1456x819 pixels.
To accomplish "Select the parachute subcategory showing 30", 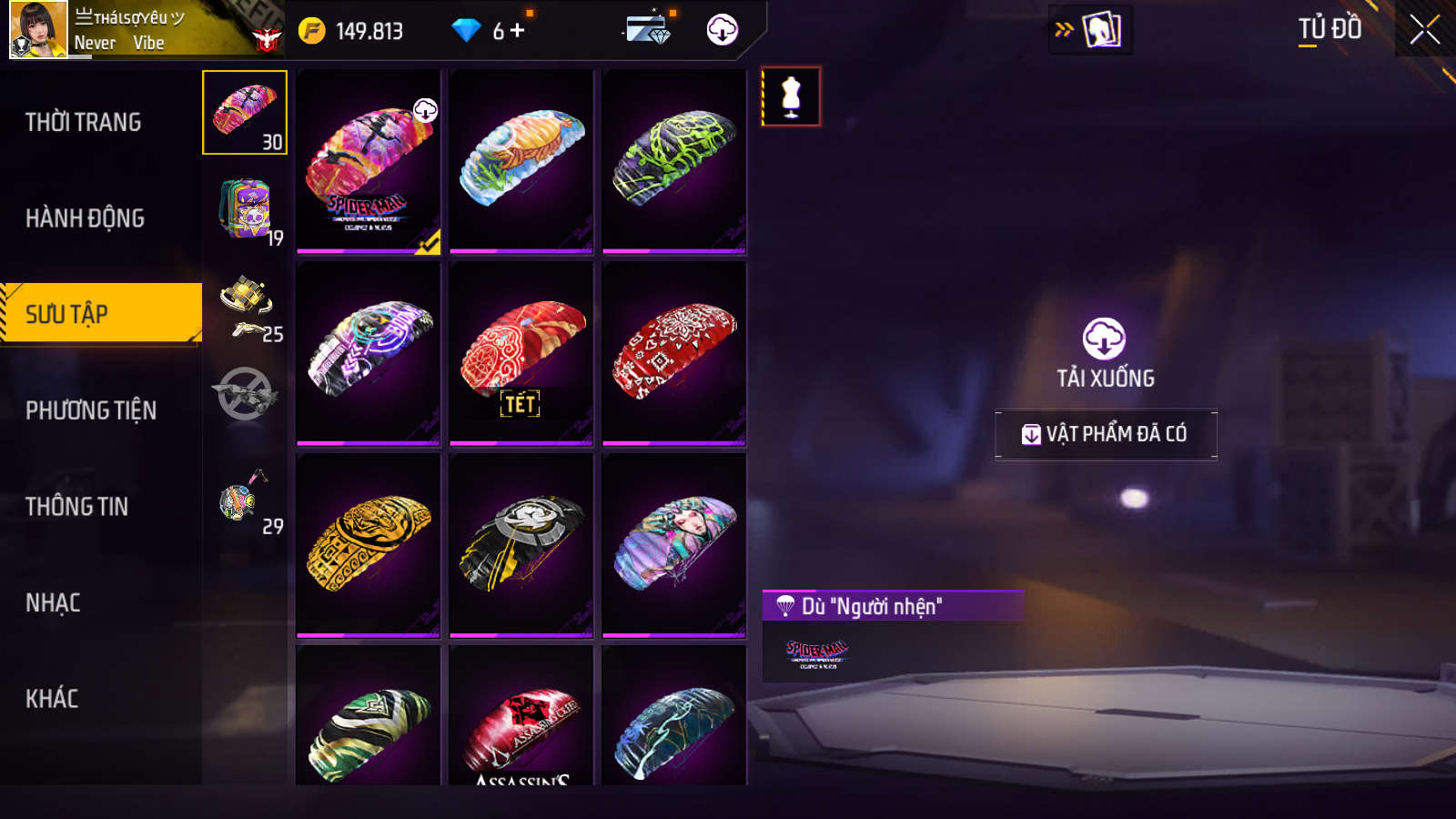I will tap(245, 113).
